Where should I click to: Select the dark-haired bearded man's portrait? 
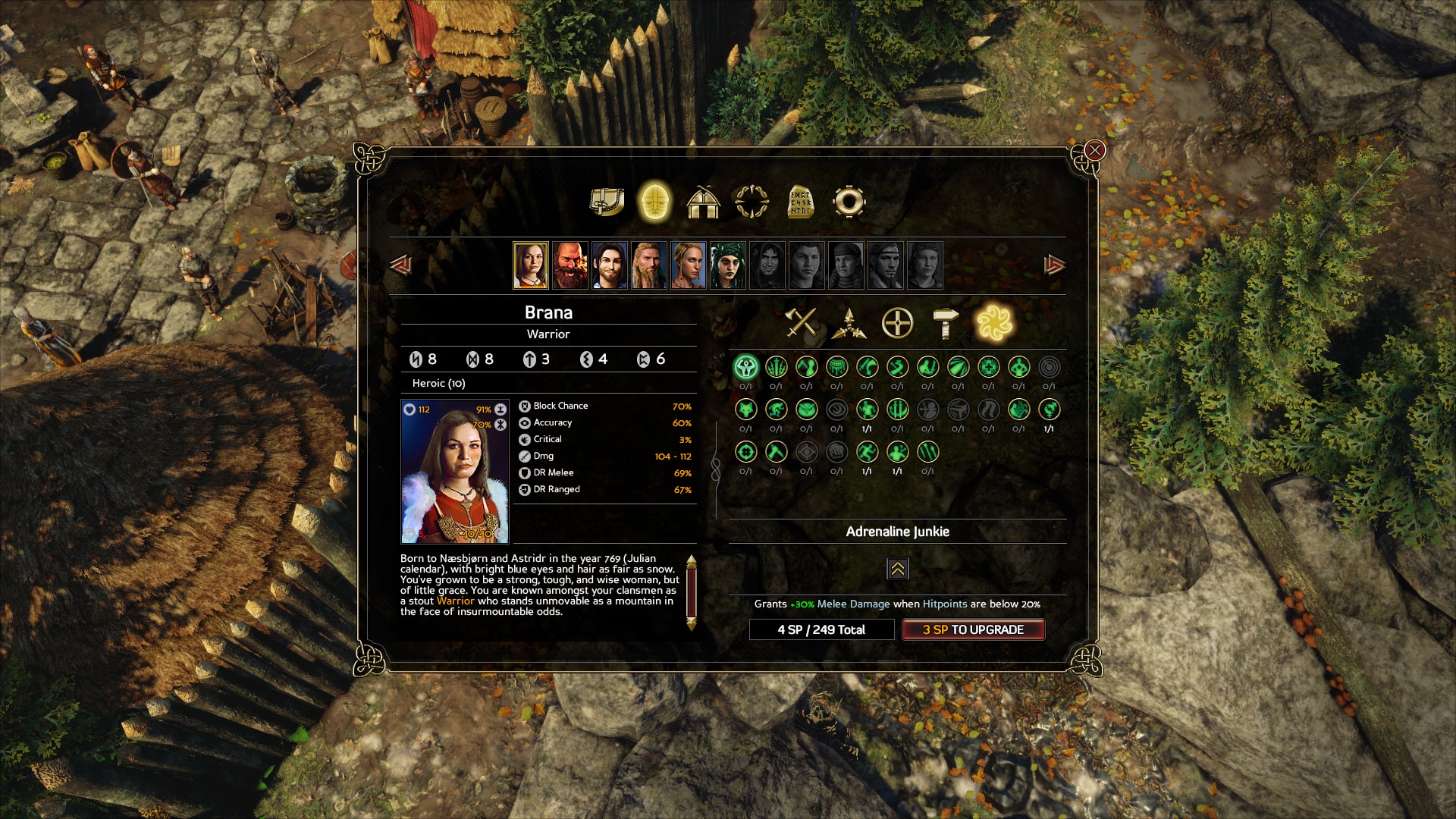pyautogui.click(x=610, y=265)
